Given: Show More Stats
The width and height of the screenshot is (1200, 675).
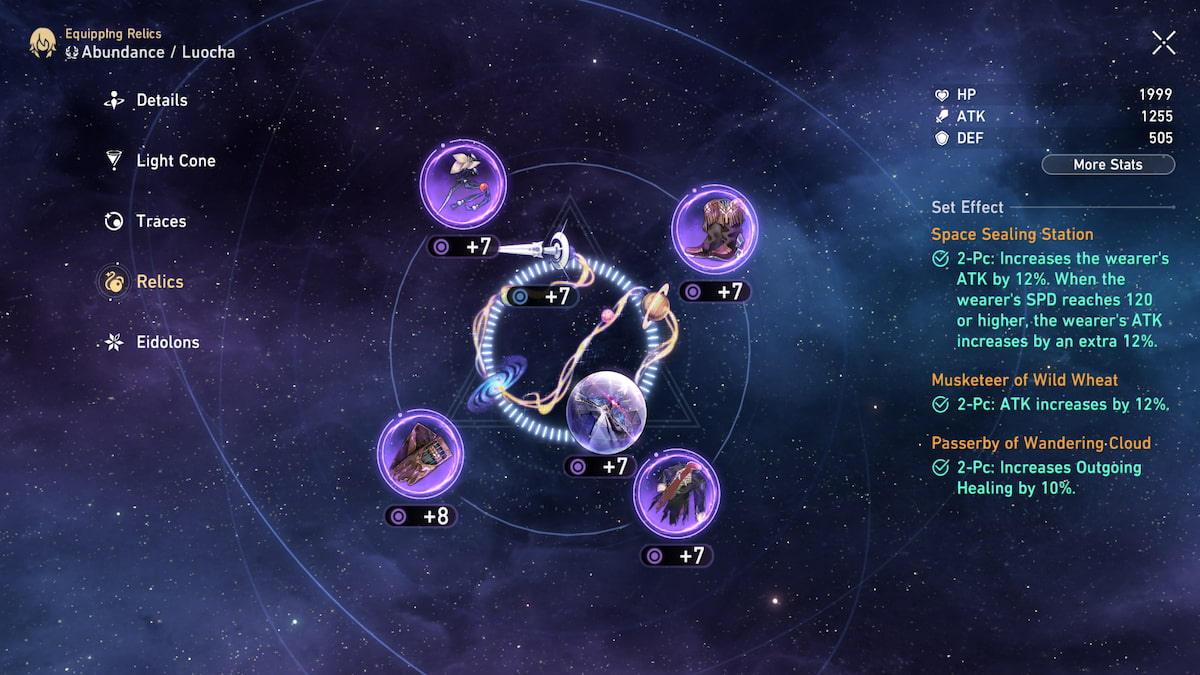Looking at the screenshot, I should 1107,164.
